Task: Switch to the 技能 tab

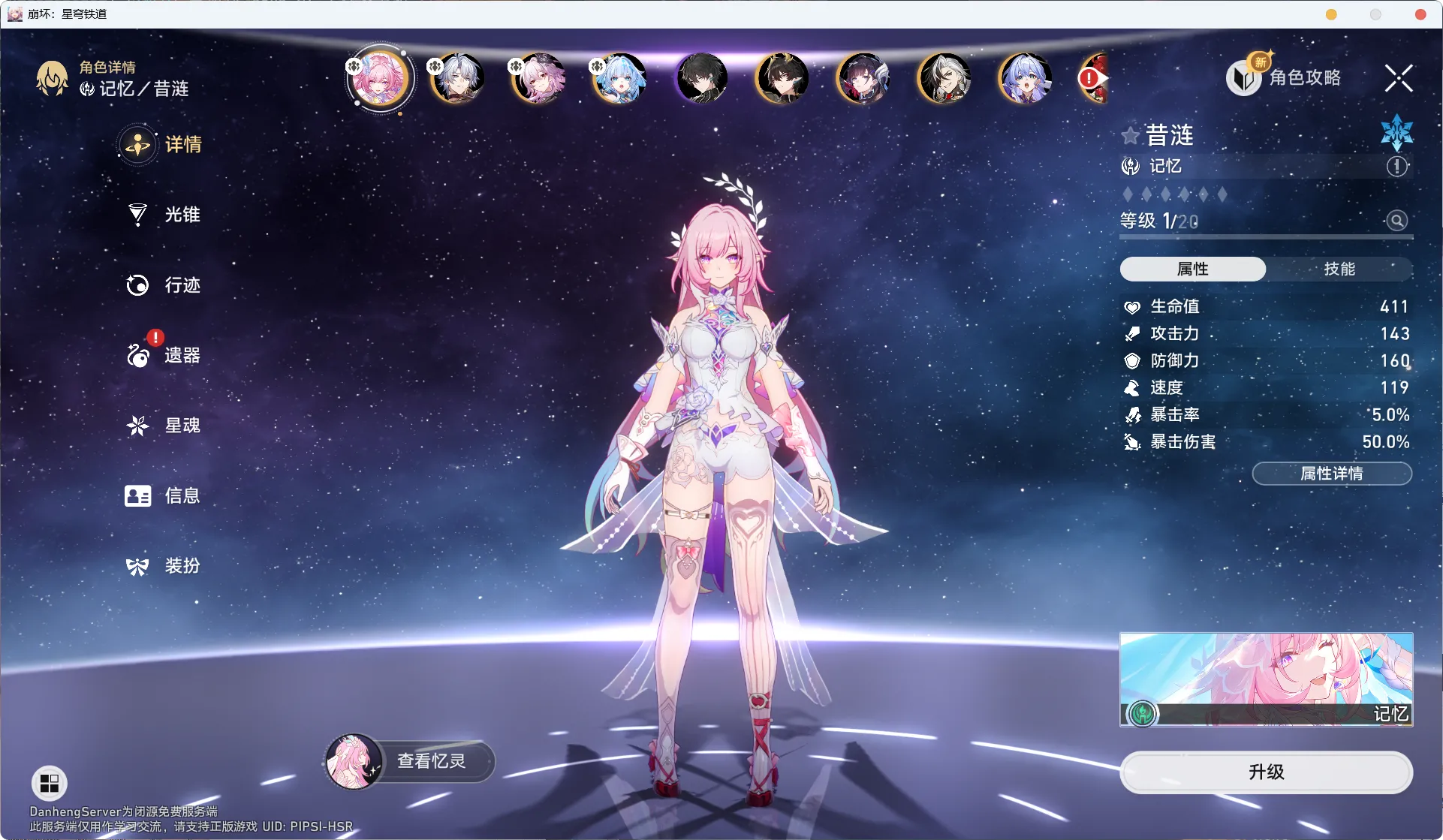Action: coord(1339,269)
